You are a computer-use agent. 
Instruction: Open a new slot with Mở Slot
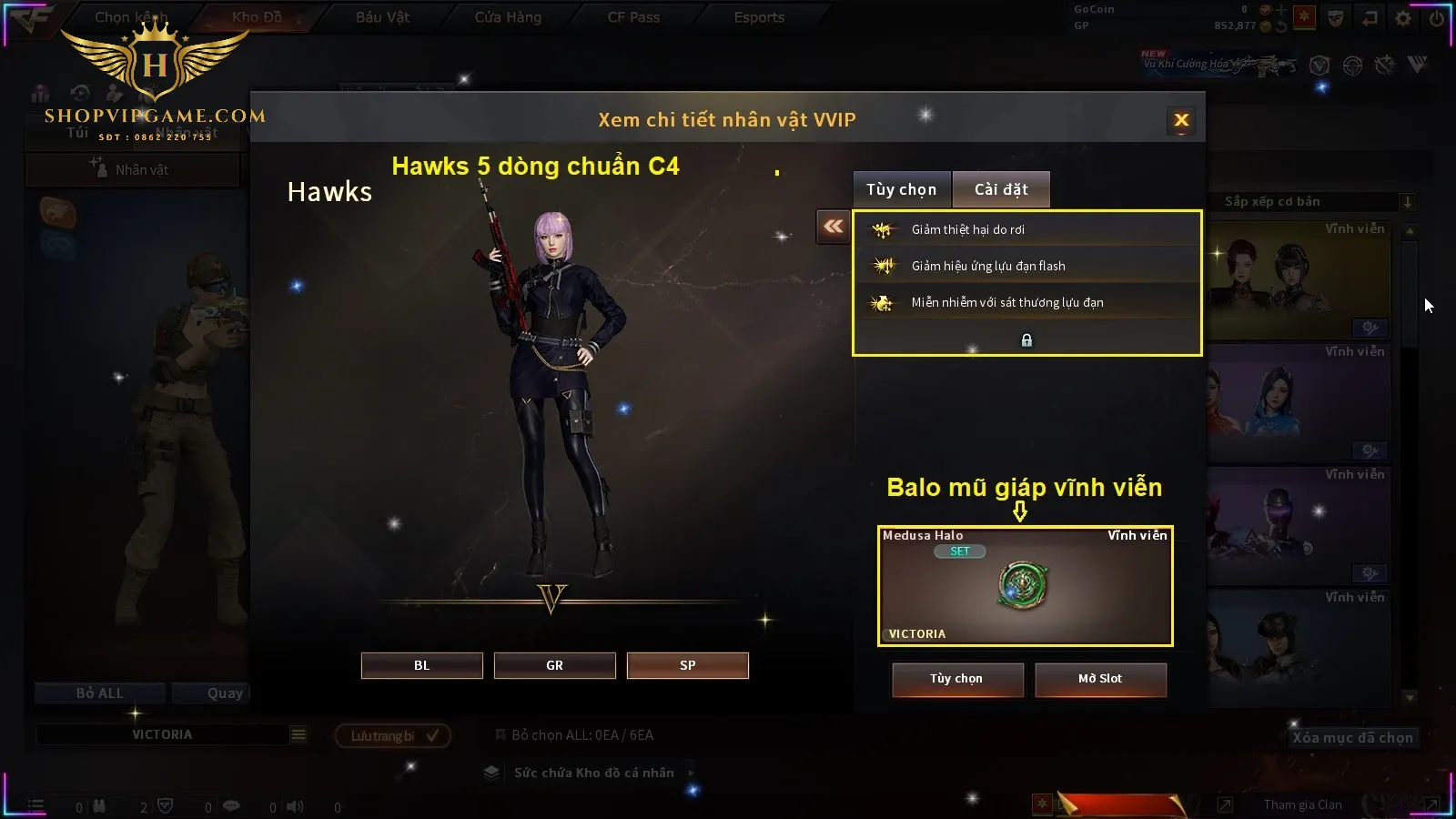pyautogui.click(x=1099, y=679)
